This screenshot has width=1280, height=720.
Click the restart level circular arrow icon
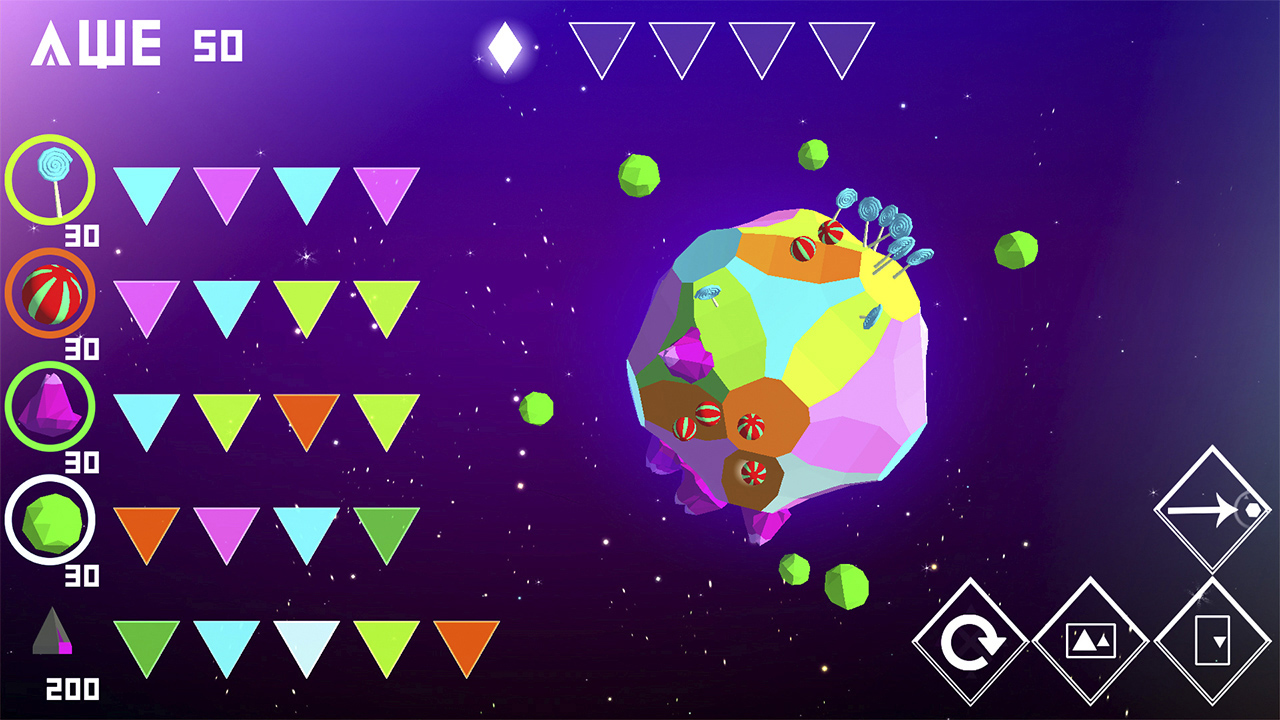[x=973, y=642]
